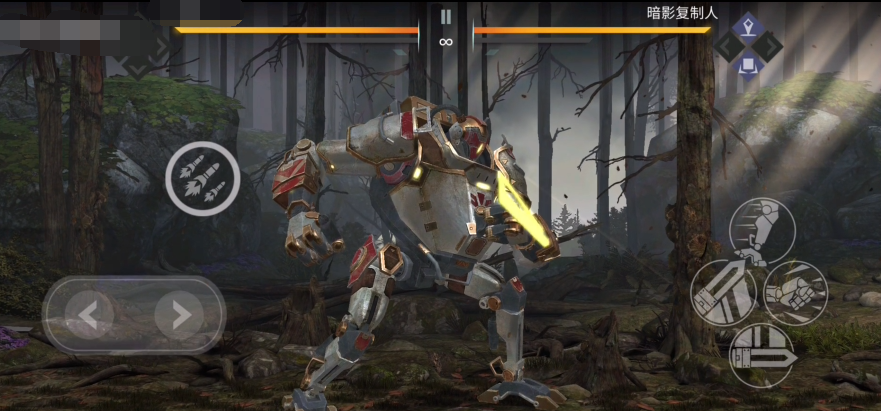Screen dimensions: 881x411
Task: Use the angled sword attack button
Action: 723,292
